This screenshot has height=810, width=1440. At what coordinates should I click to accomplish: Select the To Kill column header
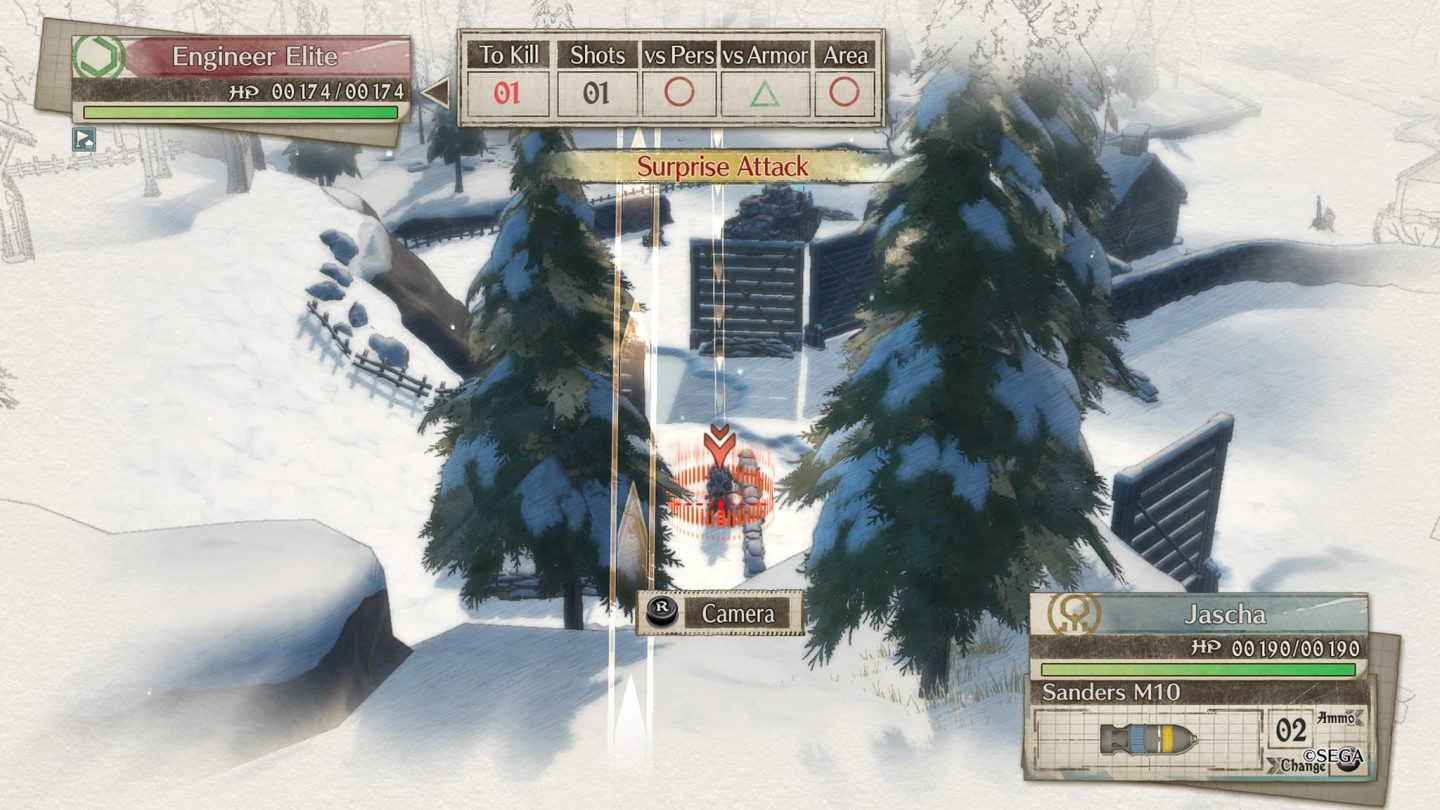(x=510, y=56)
